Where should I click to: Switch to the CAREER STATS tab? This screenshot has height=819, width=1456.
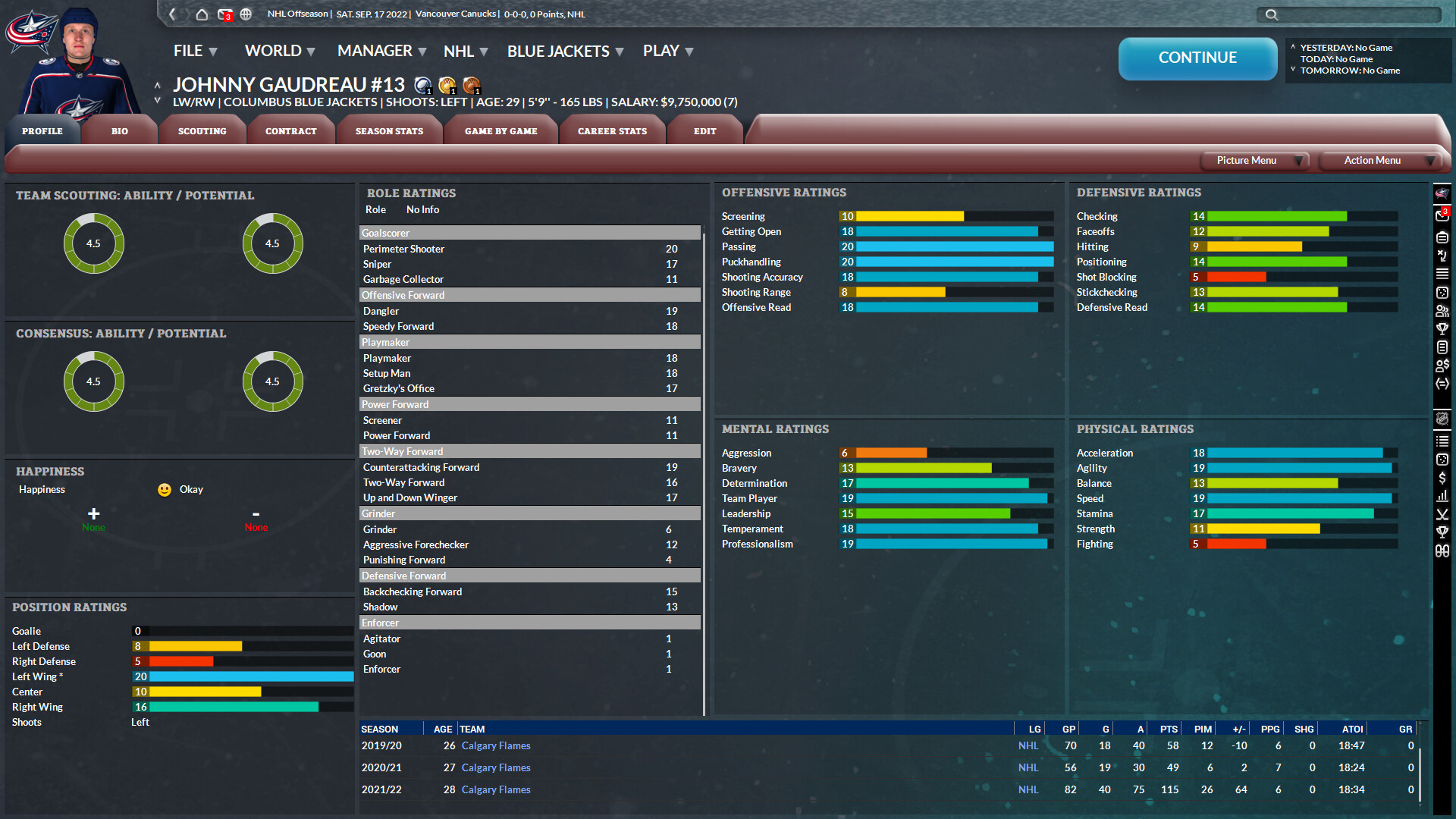coord(612,130)
